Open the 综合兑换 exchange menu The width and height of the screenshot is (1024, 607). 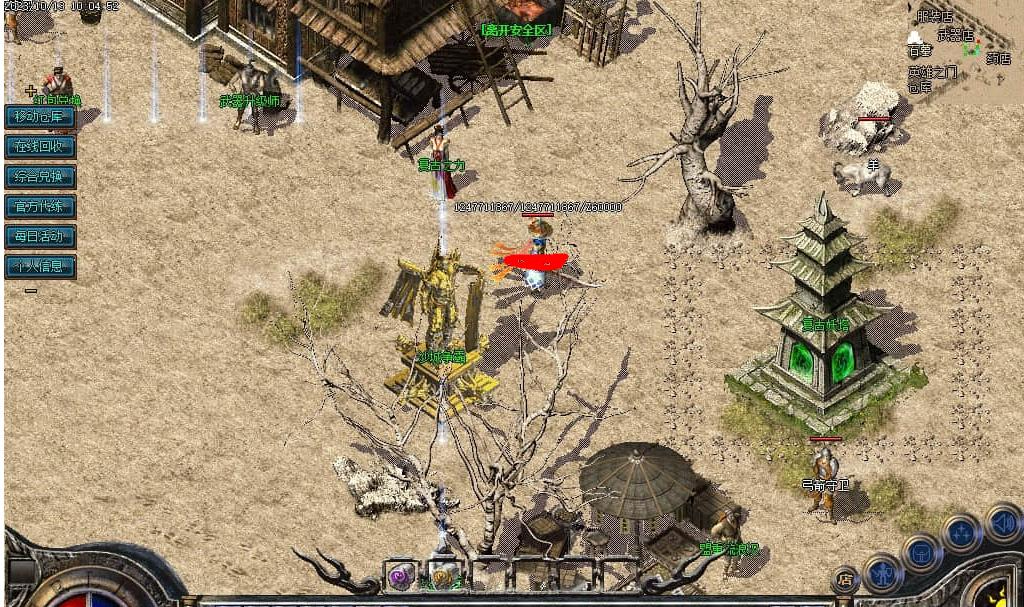tap(40, 177)
